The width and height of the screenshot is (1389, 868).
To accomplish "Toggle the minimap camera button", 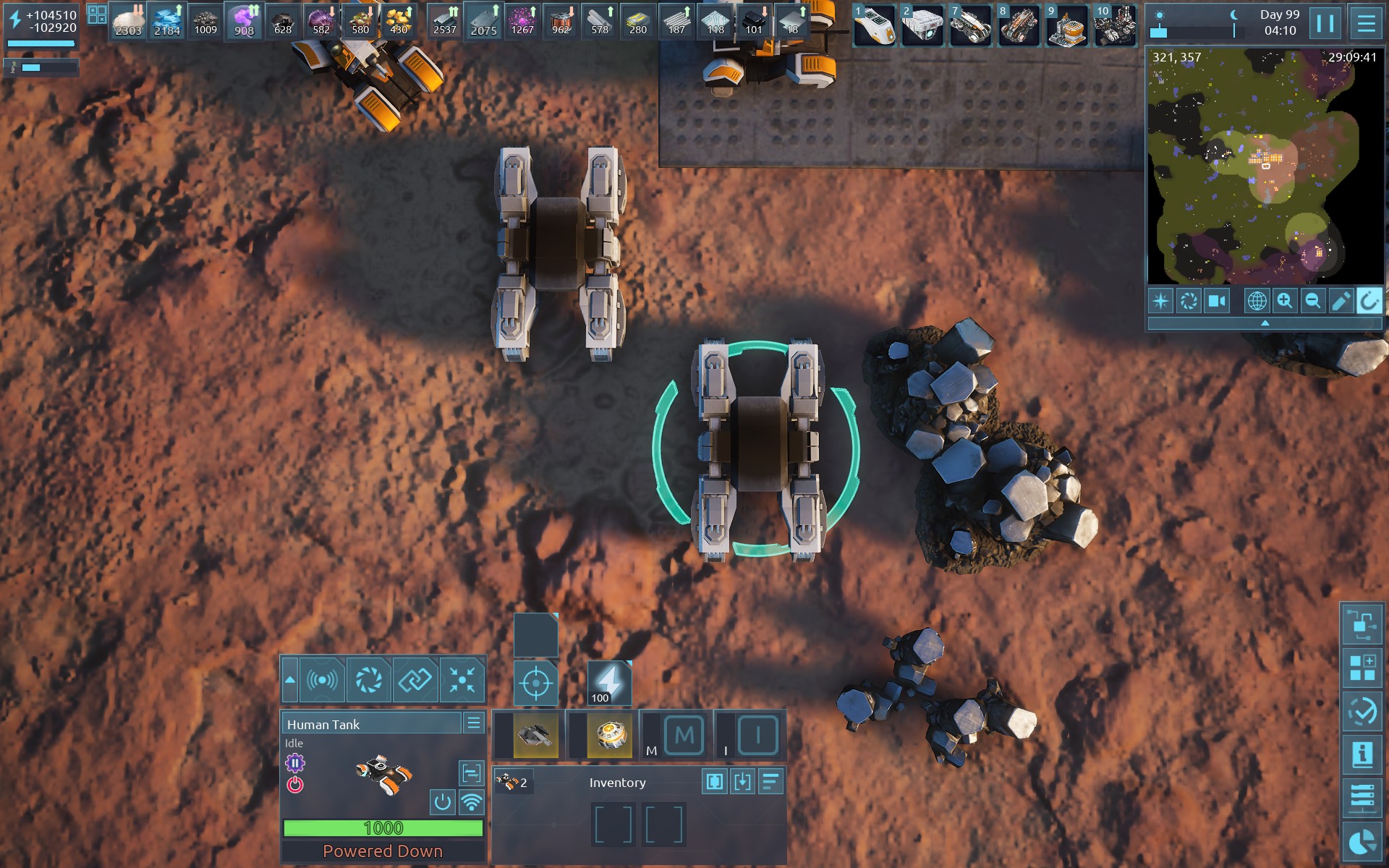I will 1218,300.
